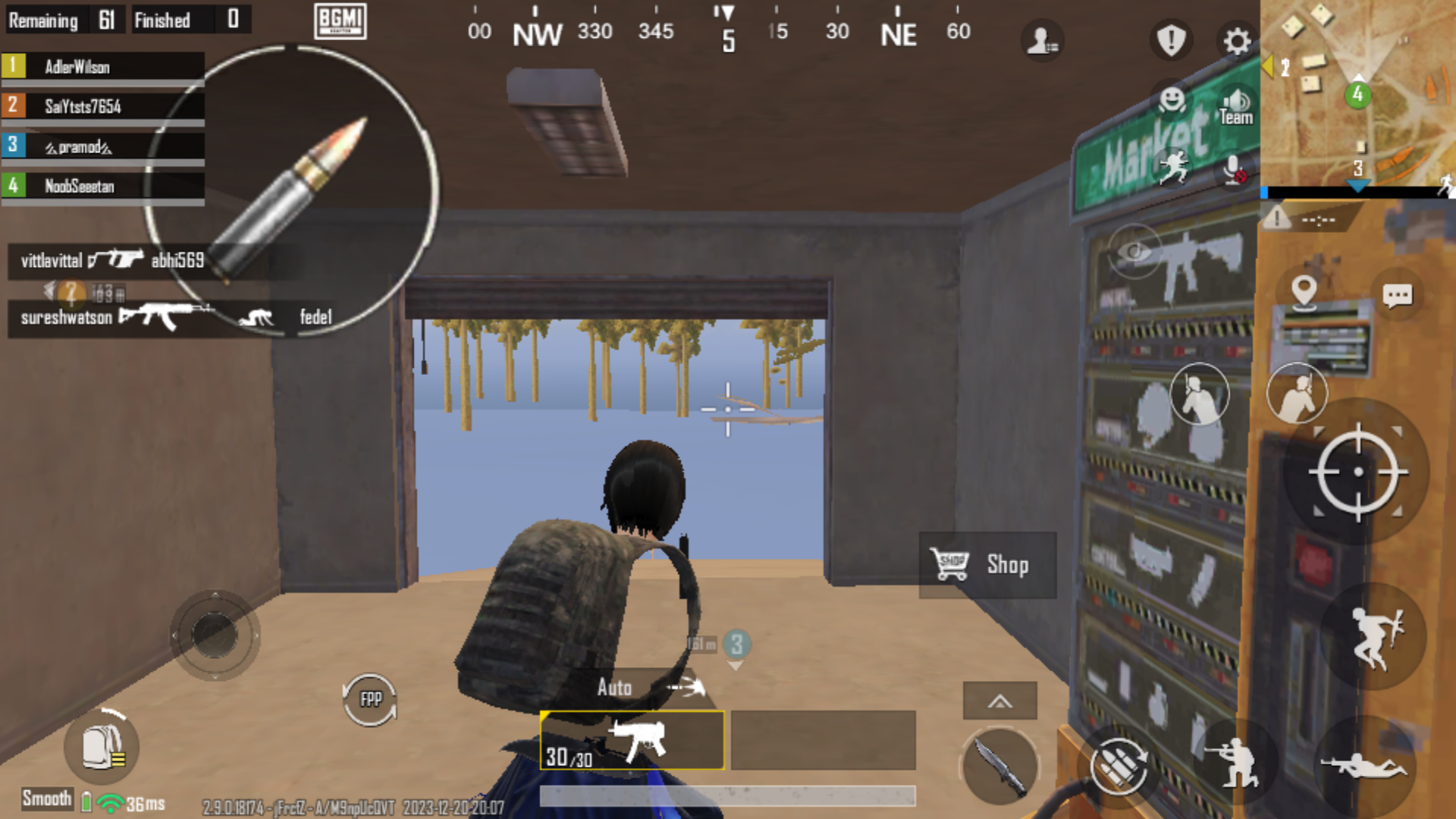Open the backpack inventory icon
The image size is (1456, 819).
pos(102,747)
